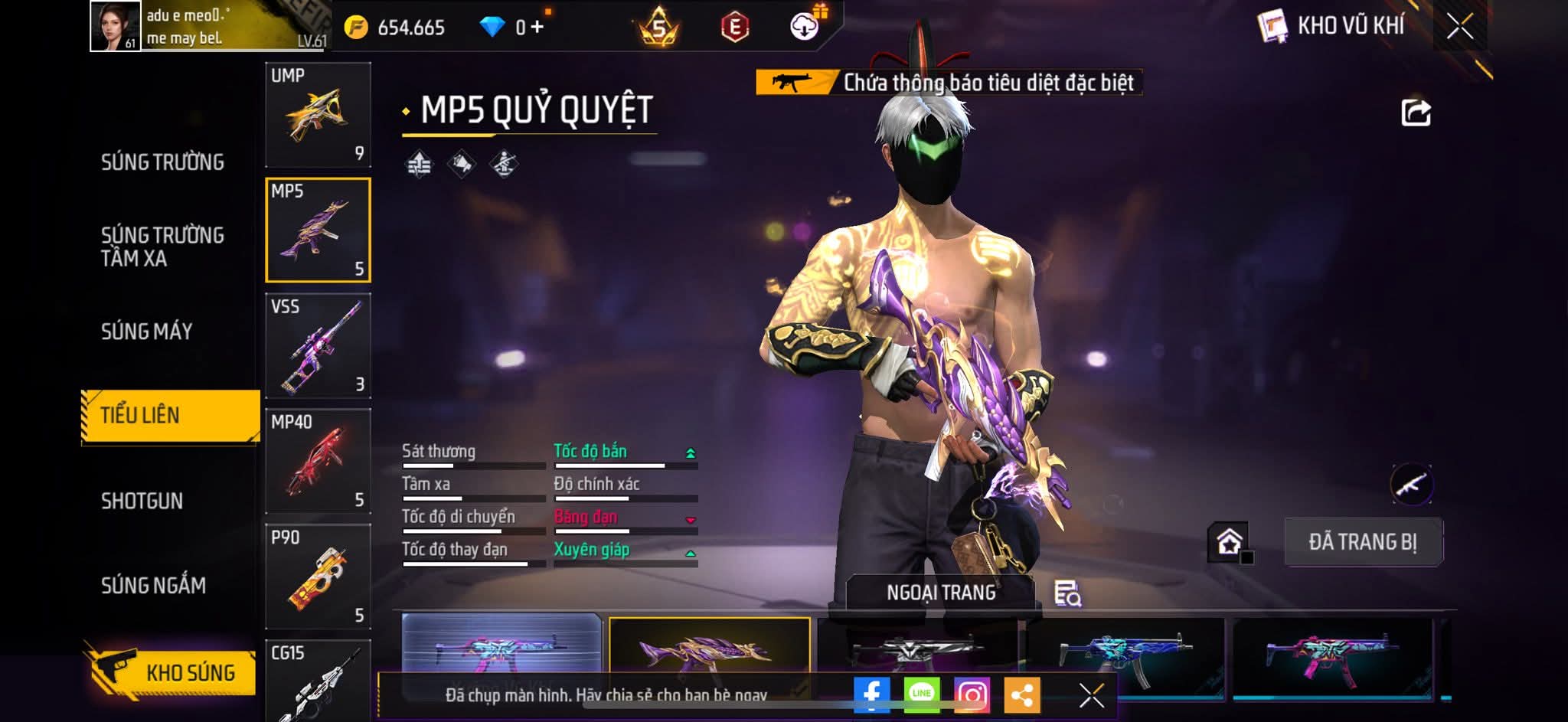Switch to Súng Trường Tầm Xa category
Image resolution: width=1568 pixels, height=722 pixels.
click(x=162, y=247)
